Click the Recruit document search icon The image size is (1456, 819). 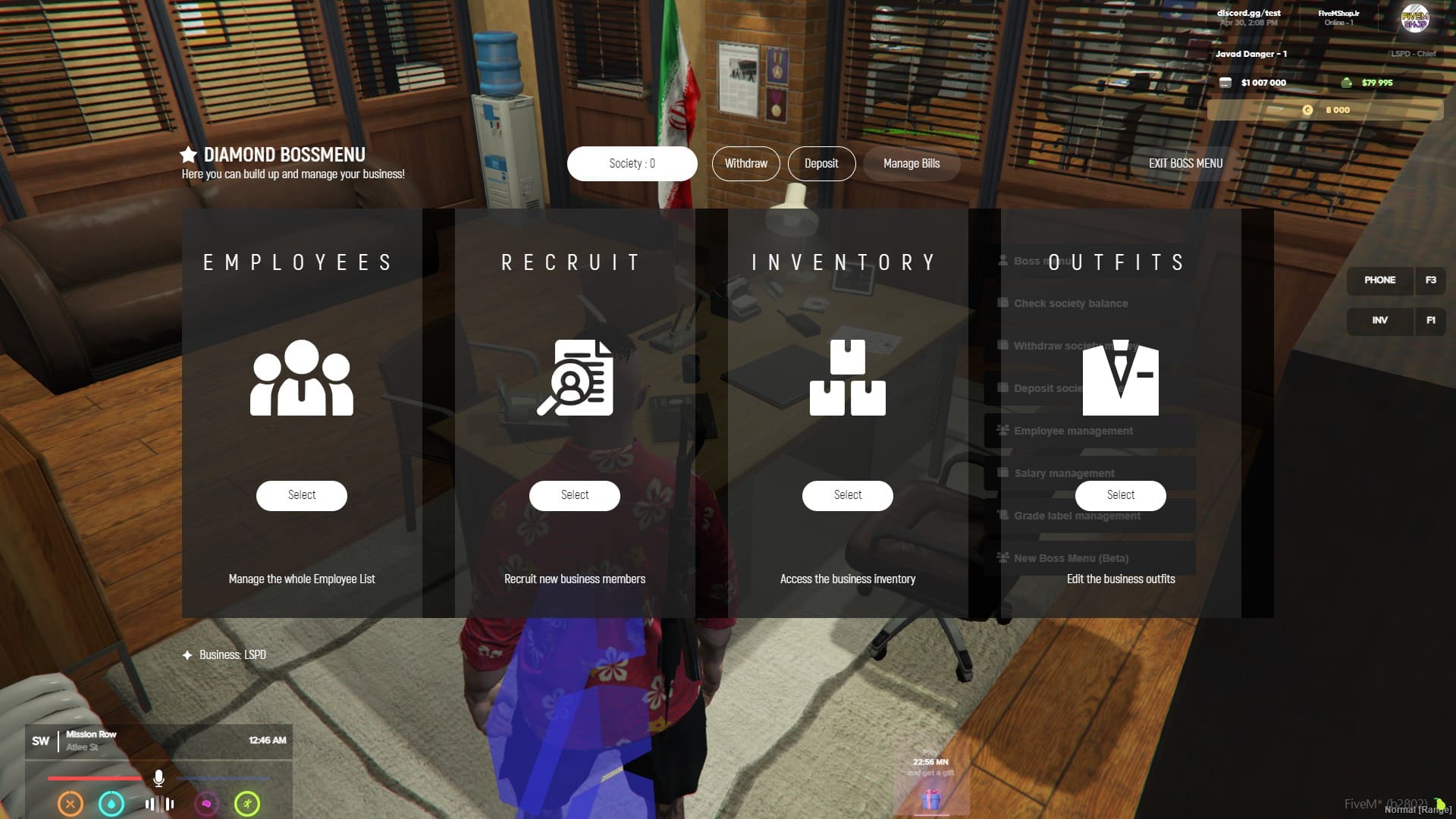(575, 378)
